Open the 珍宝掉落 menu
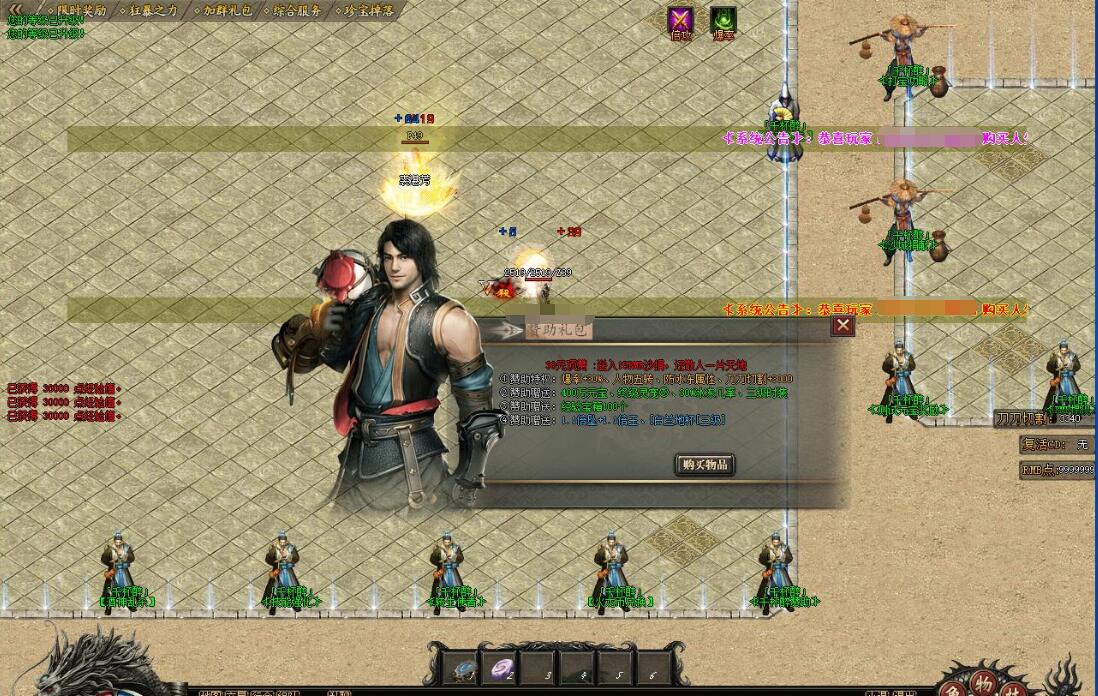Image resolution: width=1098 pixels, height=696 pixels. click(x=368, y=10)
